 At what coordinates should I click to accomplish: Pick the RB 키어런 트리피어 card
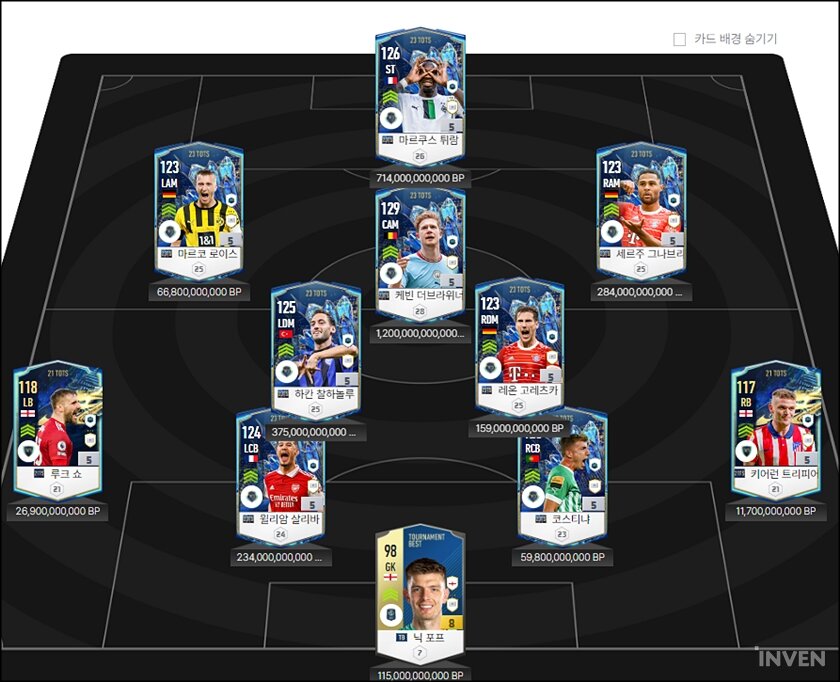tap(776, 425)
